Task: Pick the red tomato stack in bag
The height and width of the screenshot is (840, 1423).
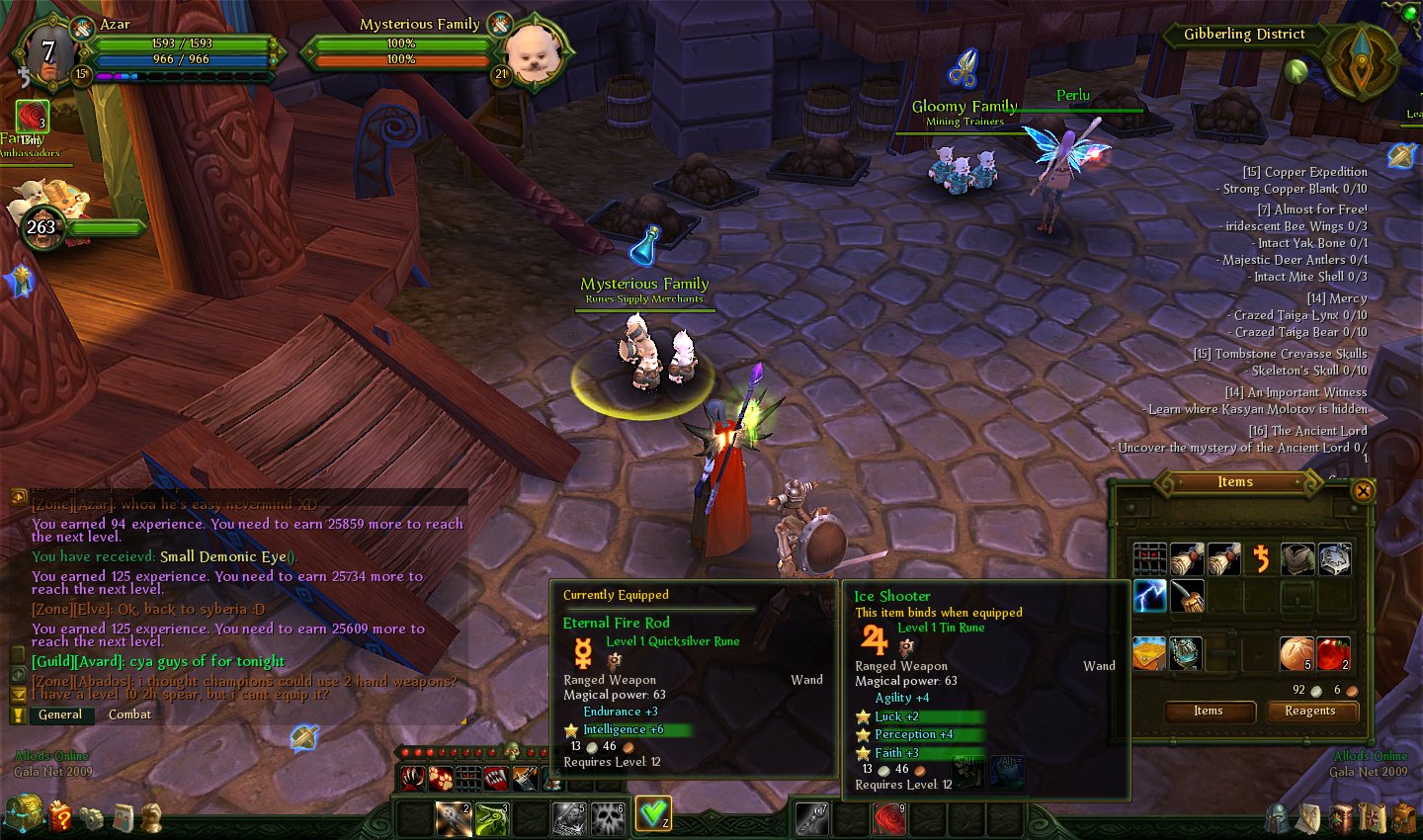Action: (1333, 653)
